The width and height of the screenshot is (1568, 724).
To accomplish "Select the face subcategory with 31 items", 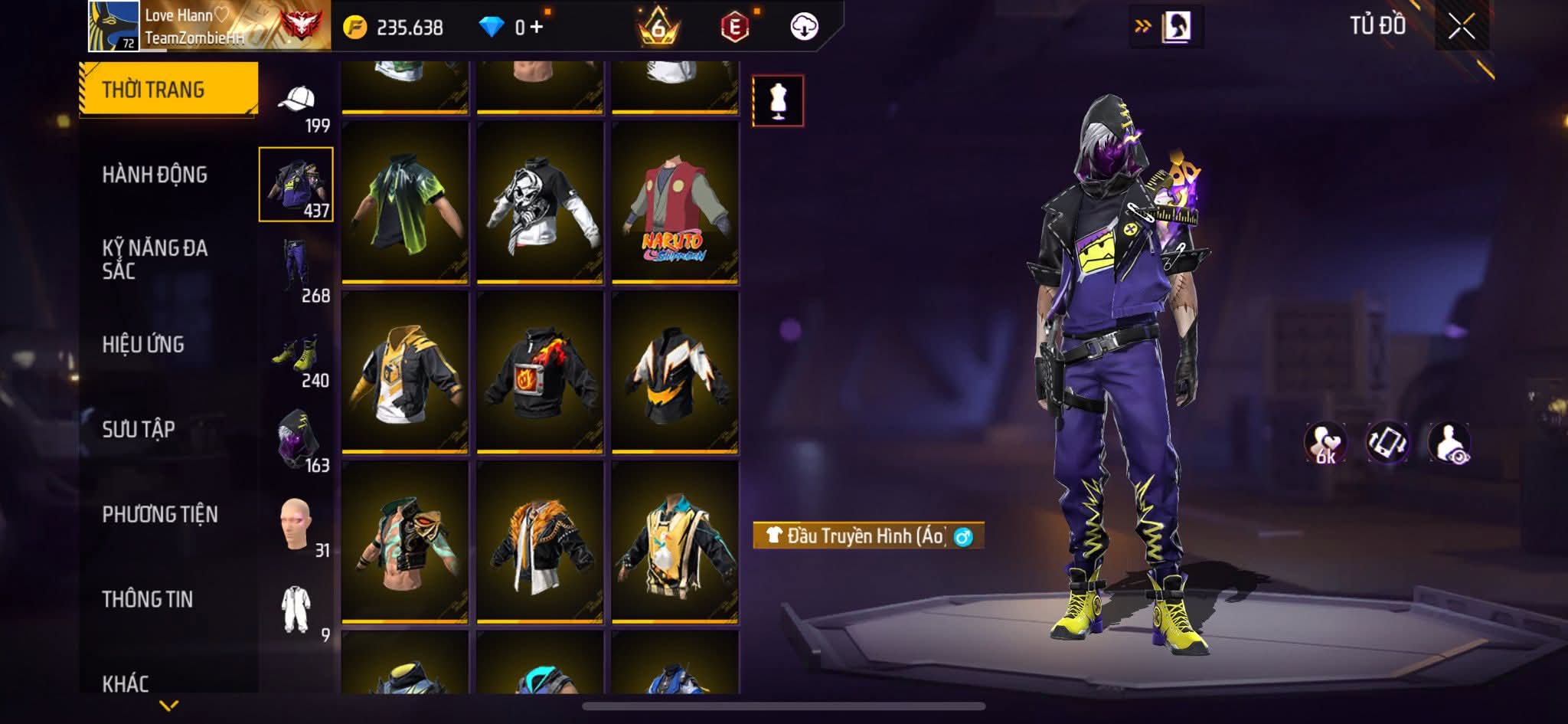I will point(297,526).
